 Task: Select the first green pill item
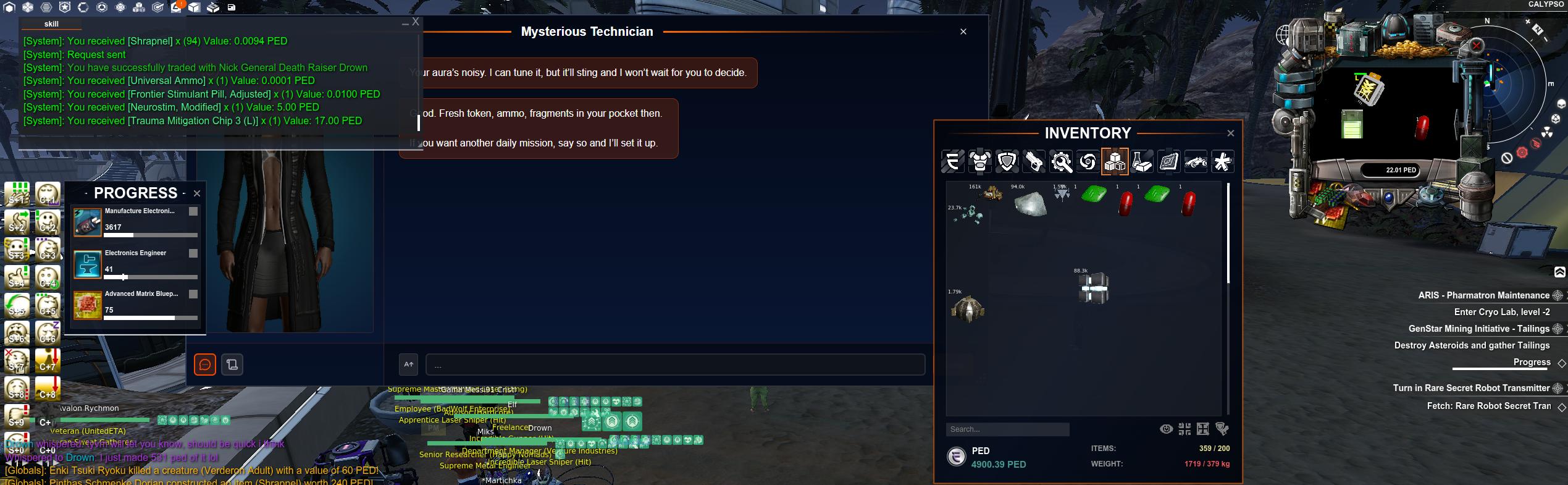click(1094, 195)
